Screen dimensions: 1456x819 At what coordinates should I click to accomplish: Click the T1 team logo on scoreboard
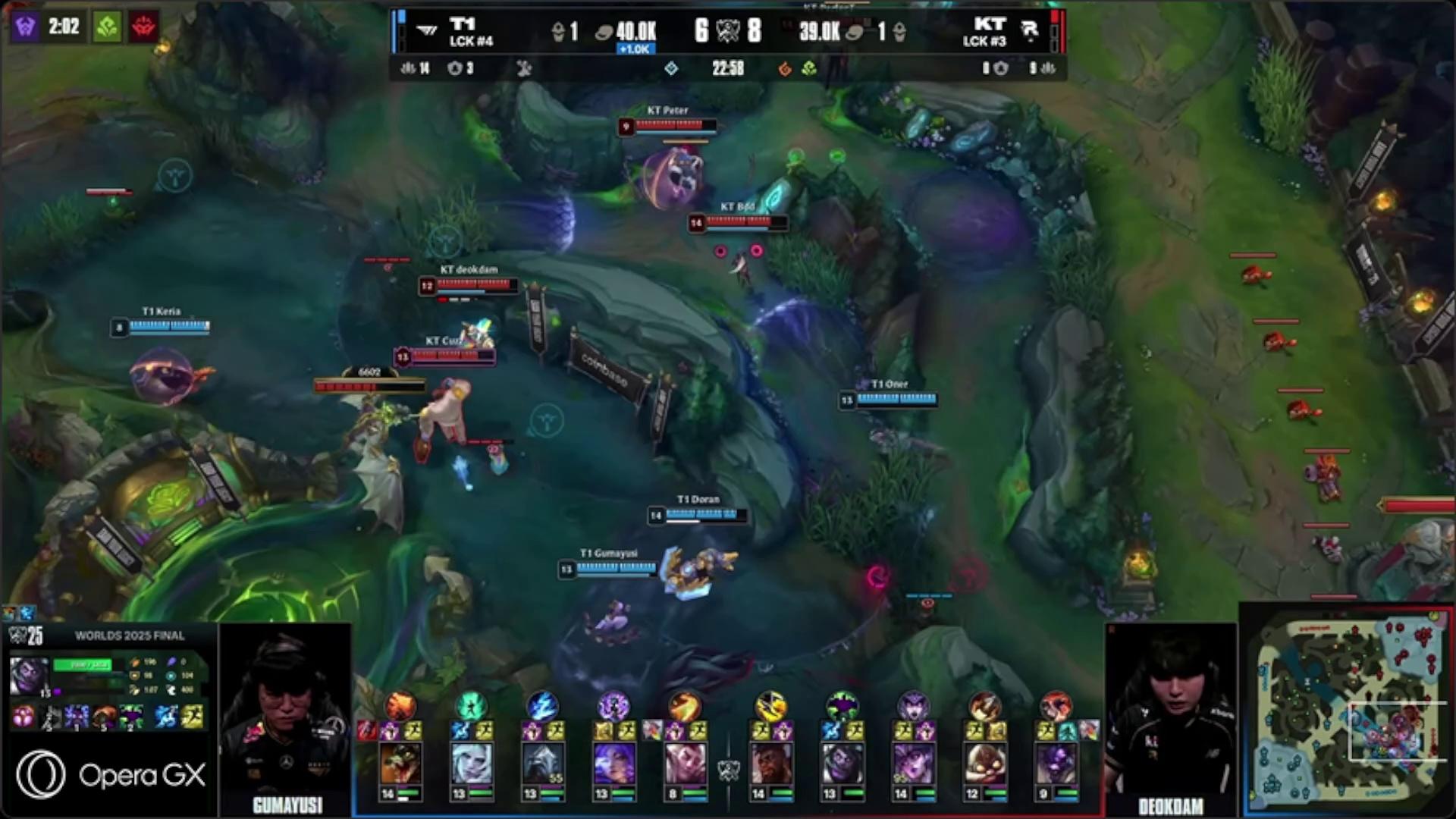427,31
